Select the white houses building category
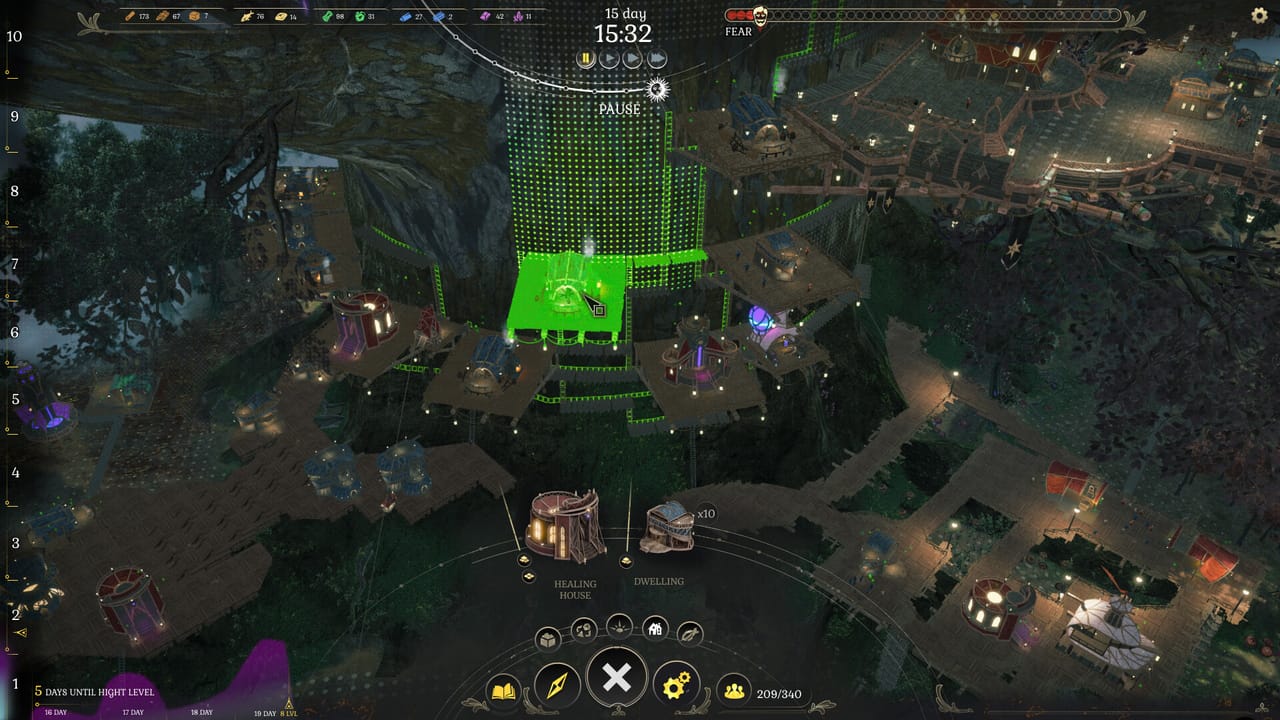The image size is (1280, 720). (x=656, y=627)
